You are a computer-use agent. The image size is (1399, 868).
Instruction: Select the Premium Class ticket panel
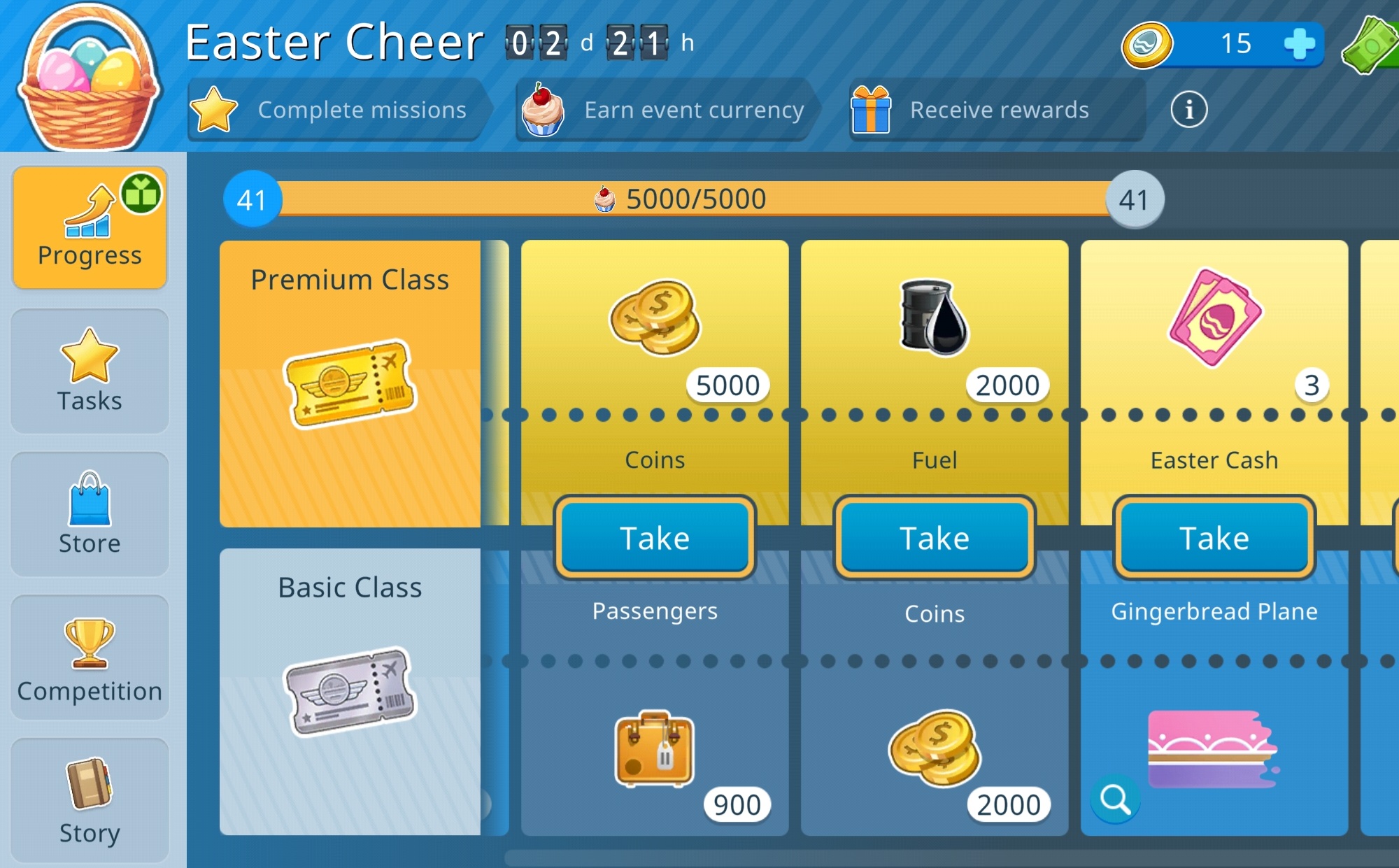point(350,383)
